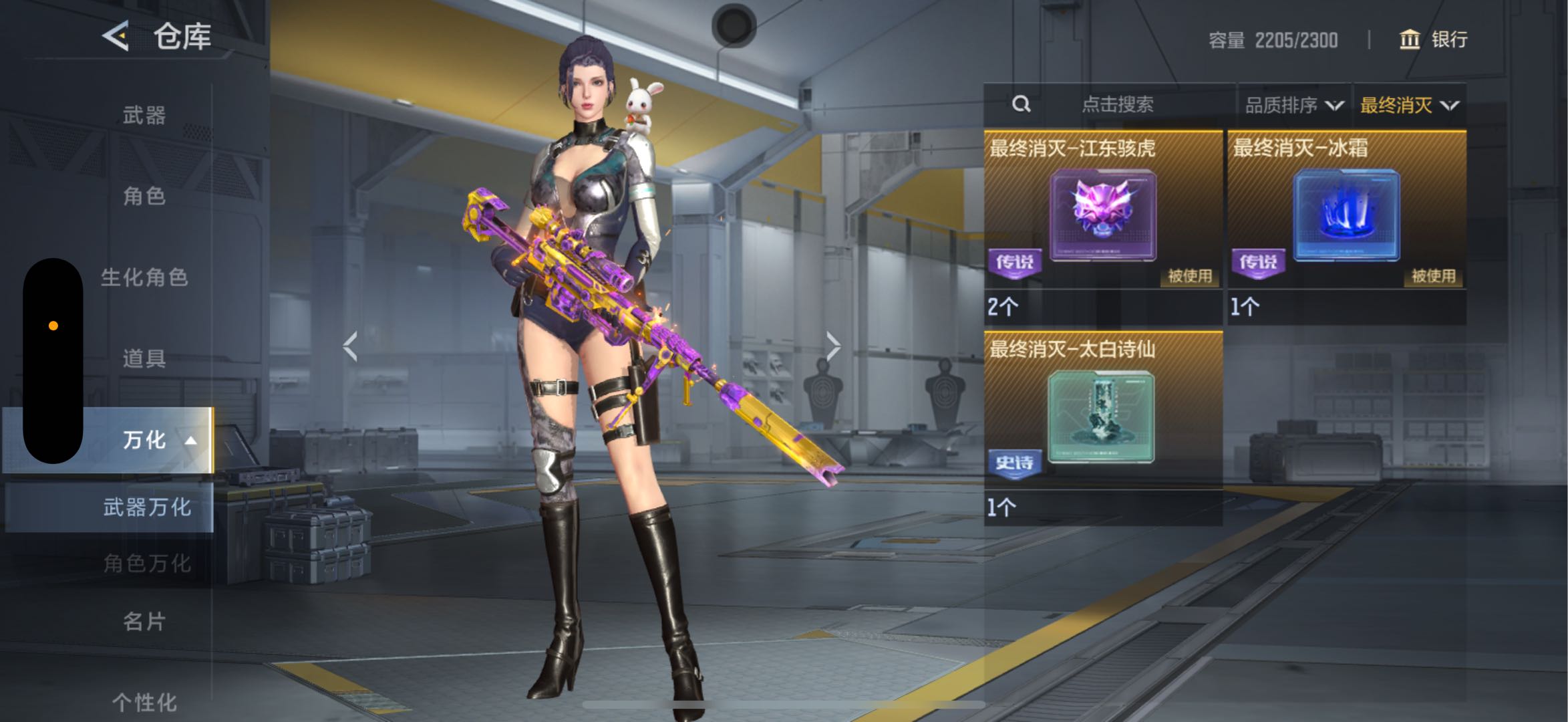Image resolution: width=1568 pixels, height=722 pixels.
Task: Select the 生化角色 category
Action: tap(144, 277)
